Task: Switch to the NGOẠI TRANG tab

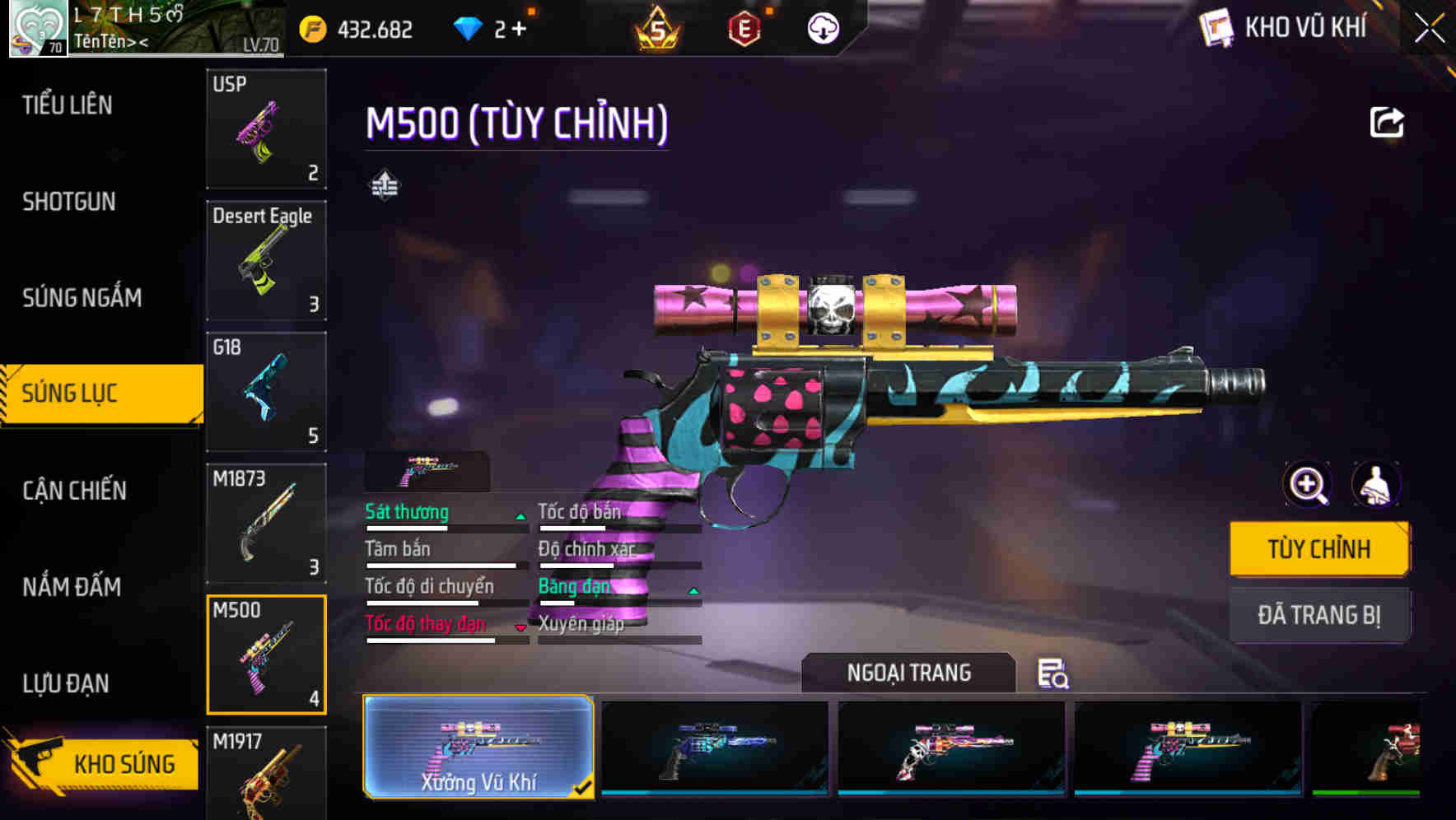Action: (908, 672)
